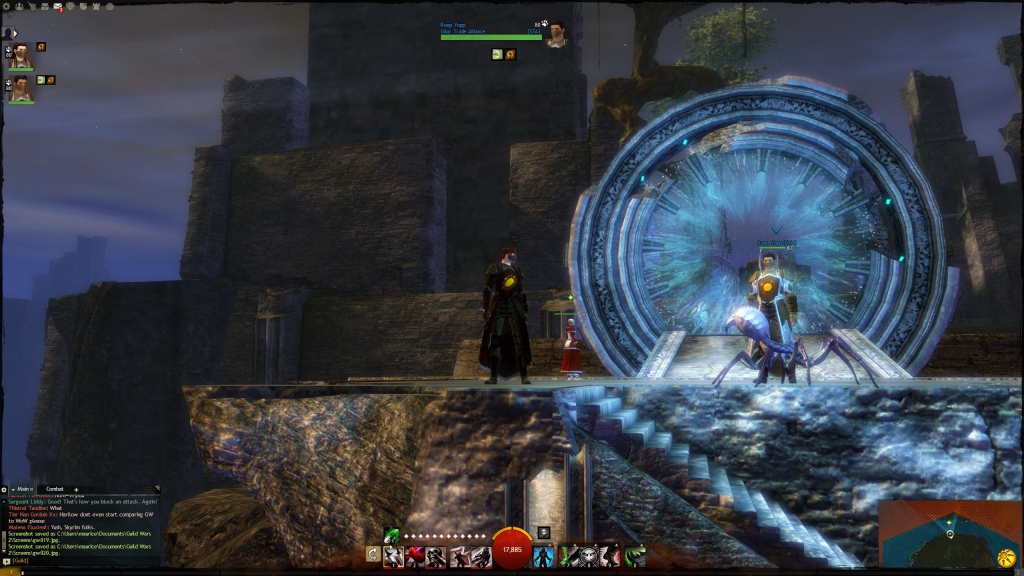The width and height of the screenshot is (1024, 576).
Task: Trigger the green profession skill above hotbar
Action: [392, 535]
